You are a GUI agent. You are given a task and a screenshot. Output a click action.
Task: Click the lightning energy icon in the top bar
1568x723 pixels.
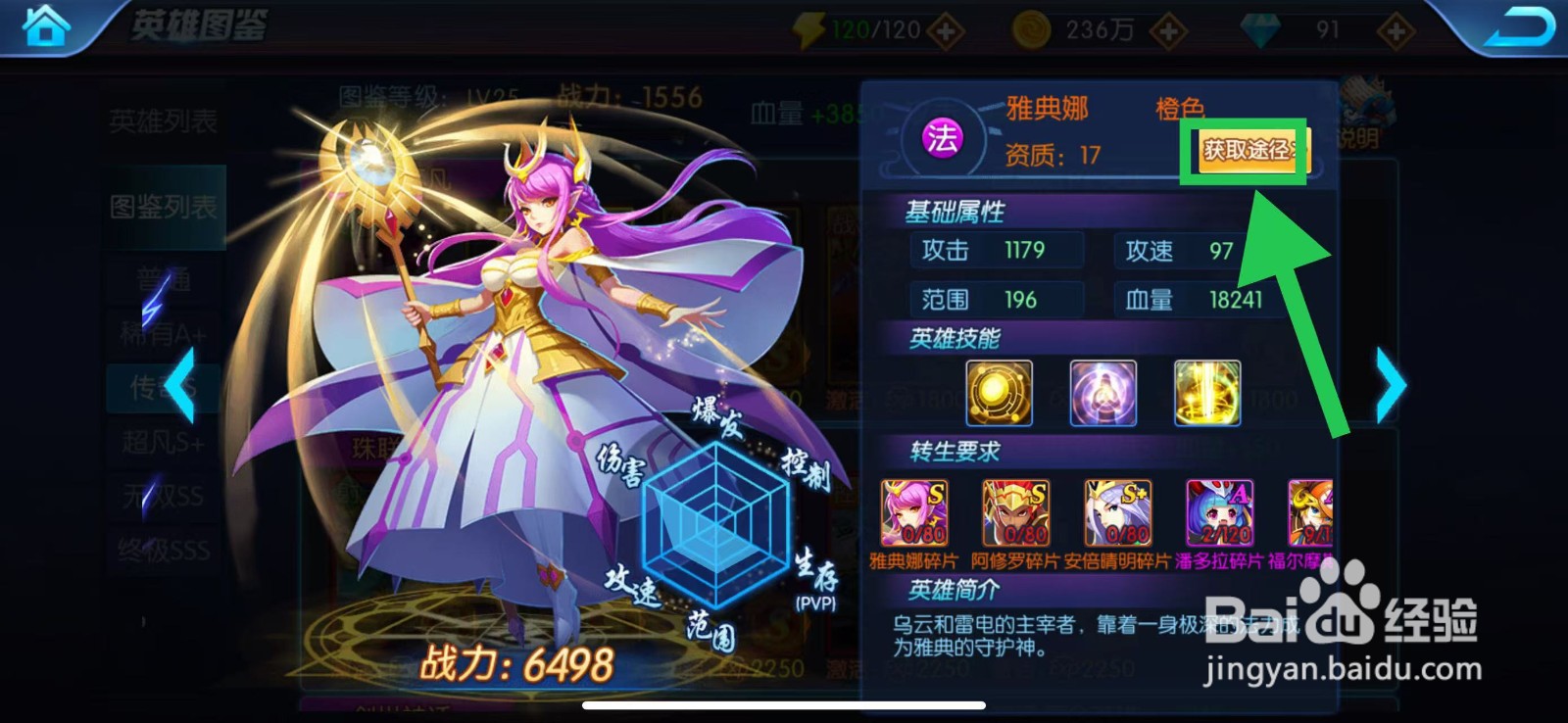(x=808, y=28)
